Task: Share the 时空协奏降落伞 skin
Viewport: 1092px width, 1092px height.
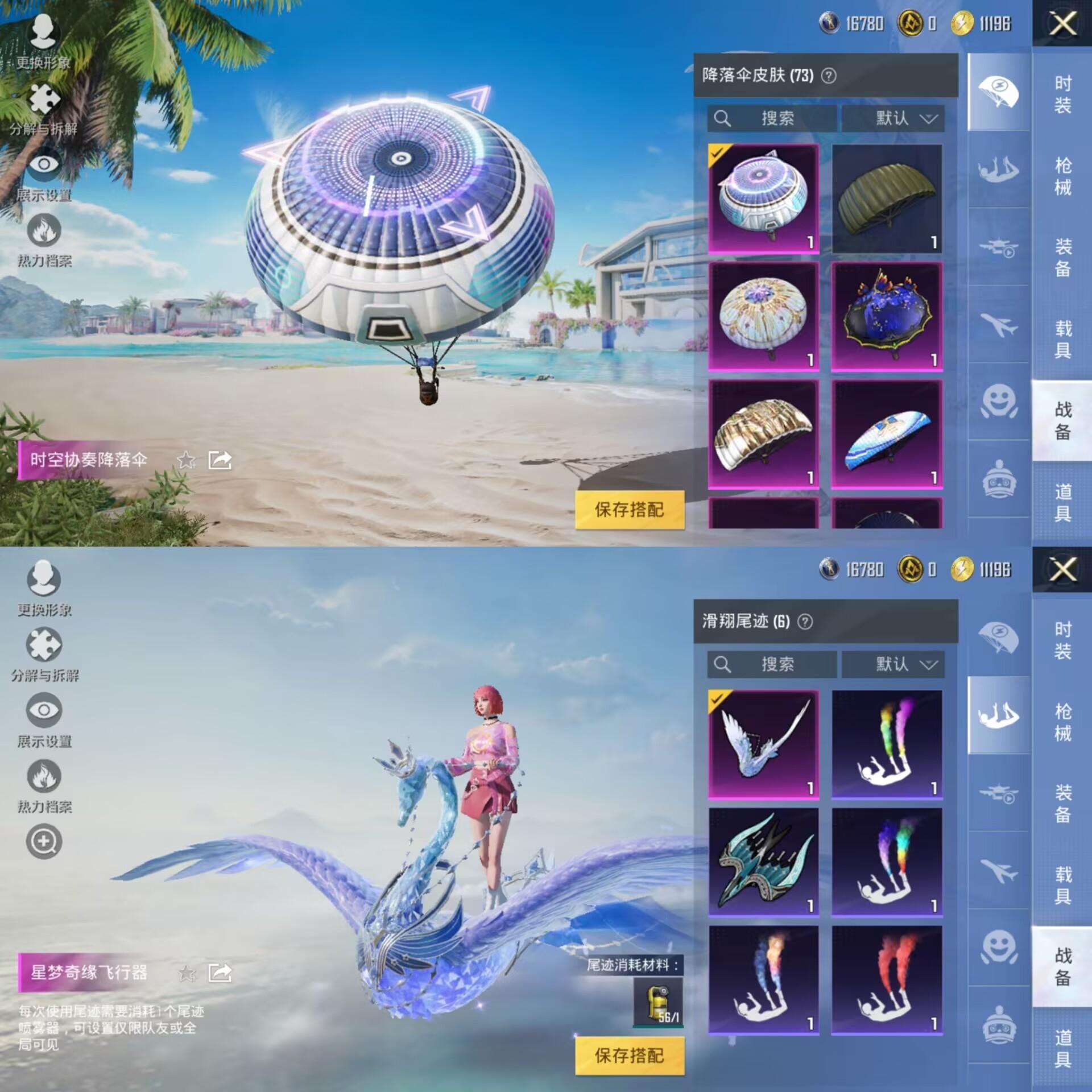Action: 220,460
